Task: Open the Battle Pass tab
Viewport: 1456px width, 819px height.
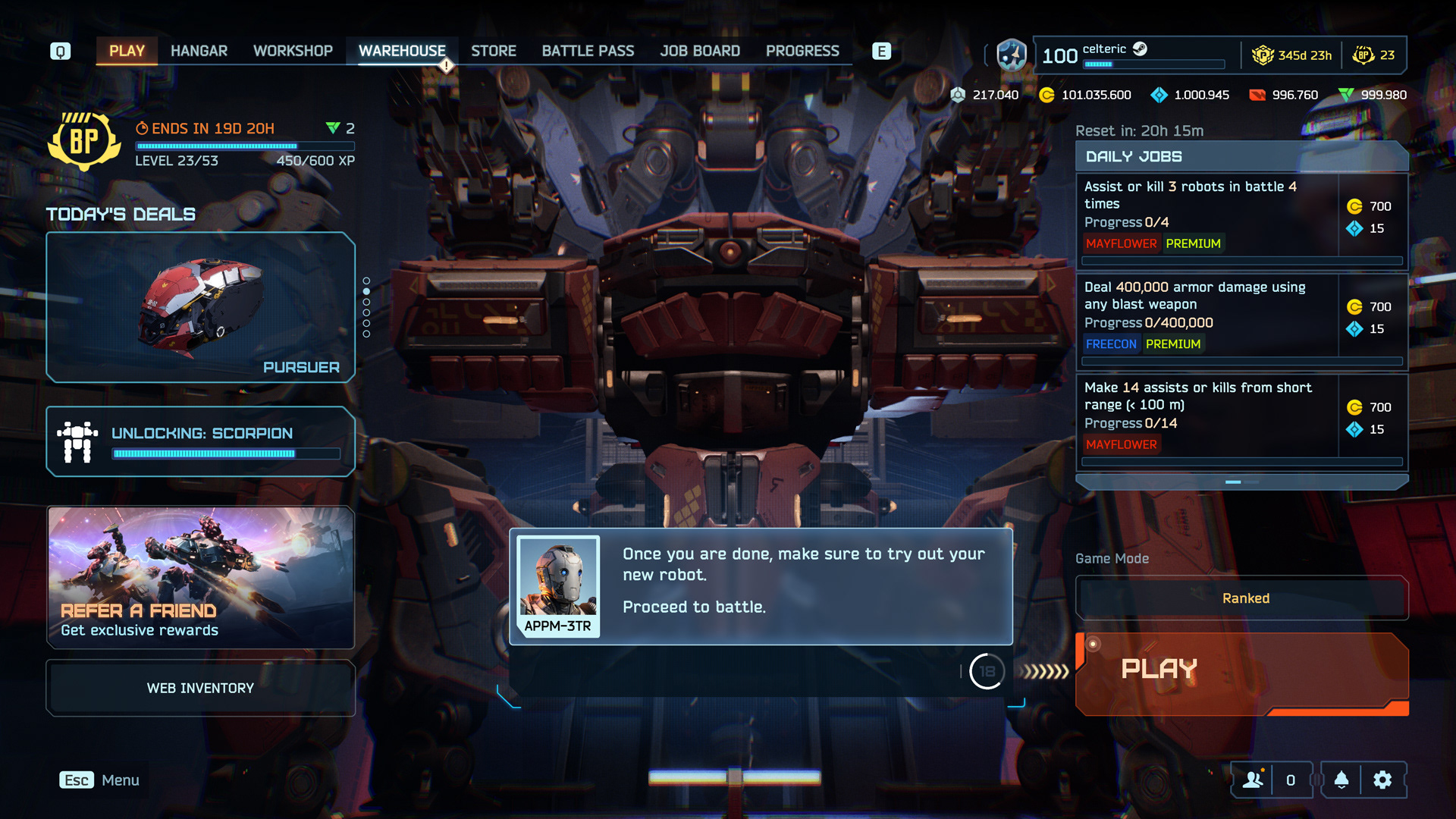Action: 588,51
